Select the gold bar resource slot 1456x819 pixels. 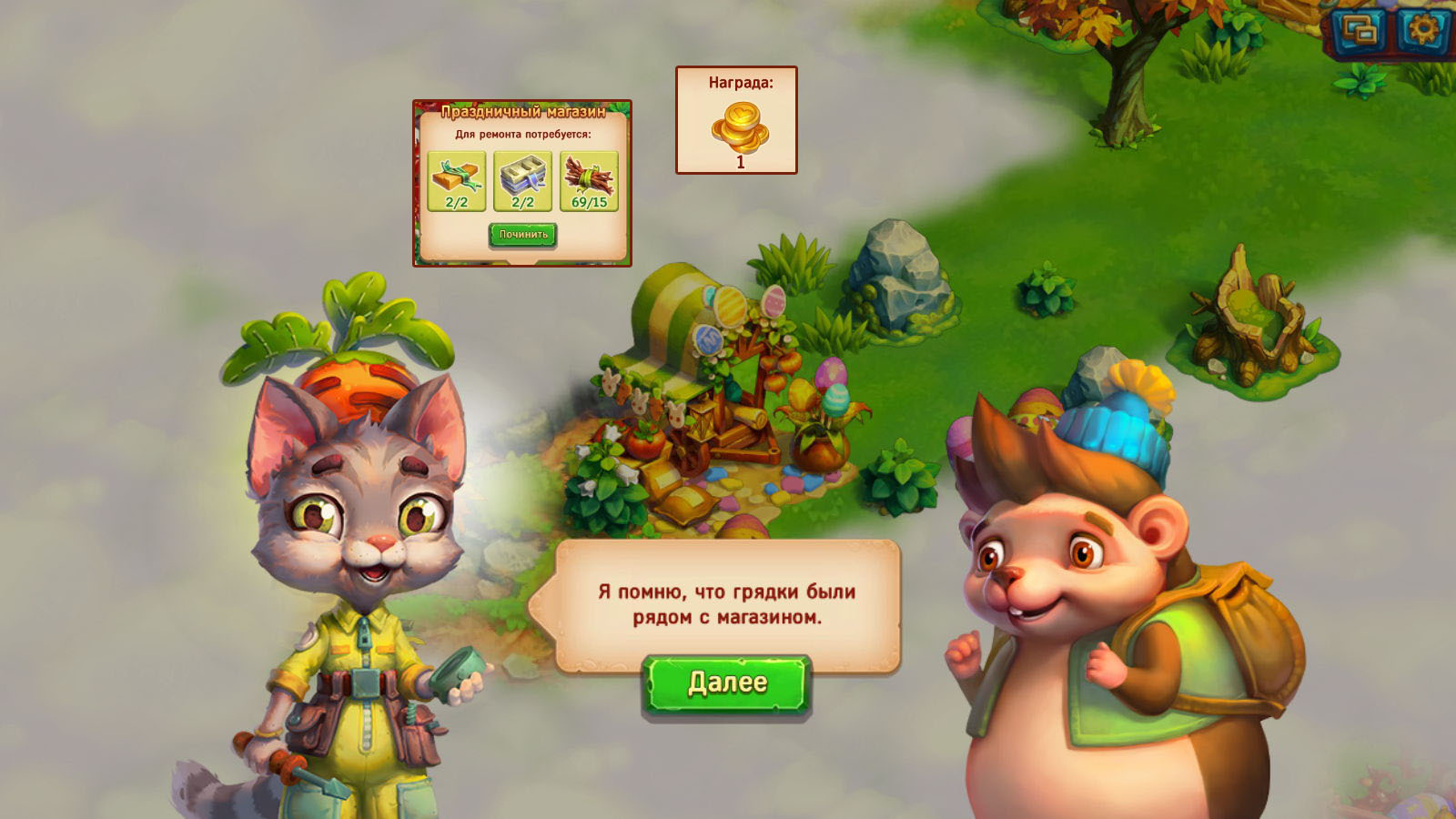[457, 181]
